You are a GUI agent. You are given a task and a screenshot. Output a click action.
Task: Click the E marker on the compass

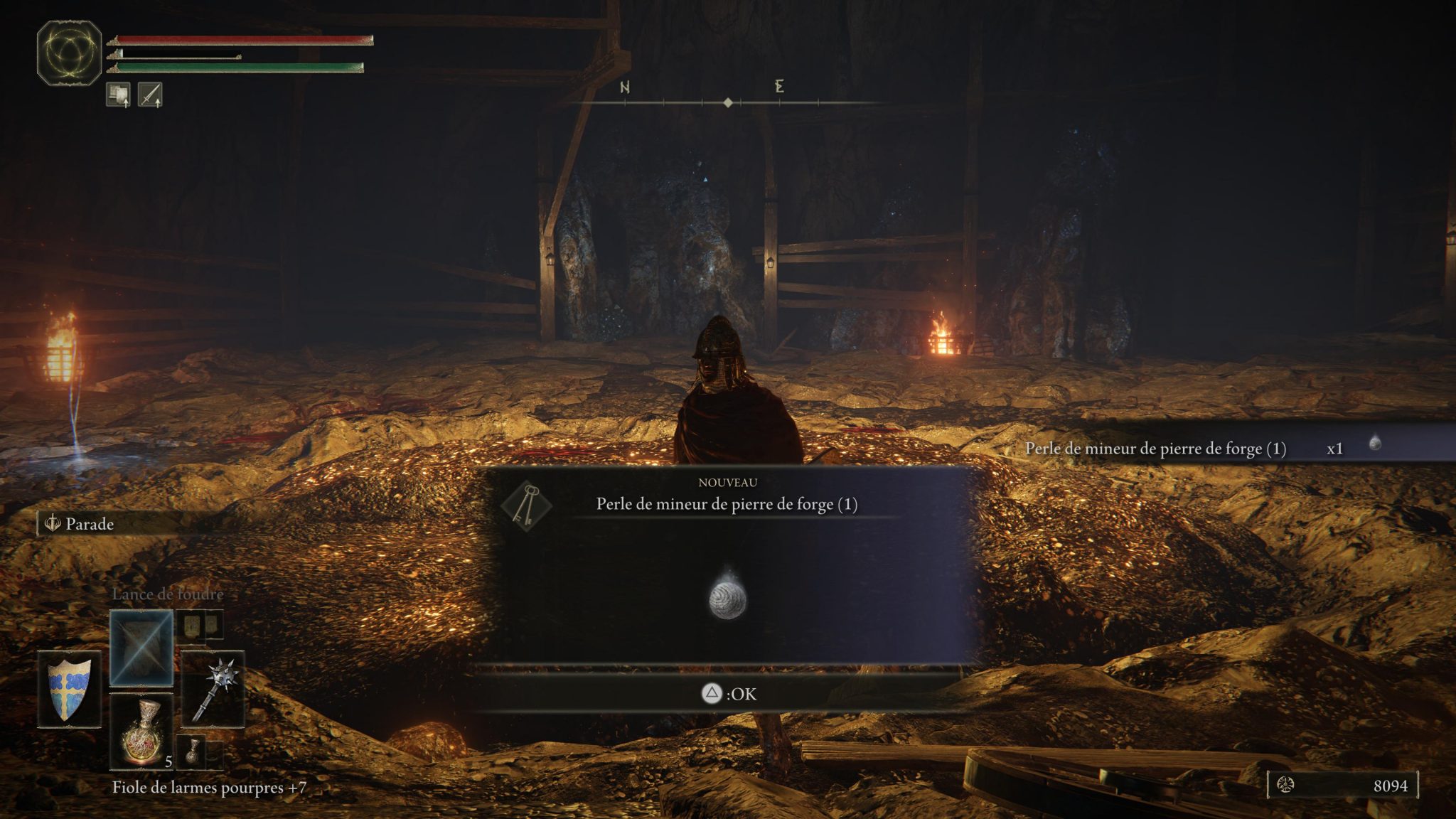780,85
